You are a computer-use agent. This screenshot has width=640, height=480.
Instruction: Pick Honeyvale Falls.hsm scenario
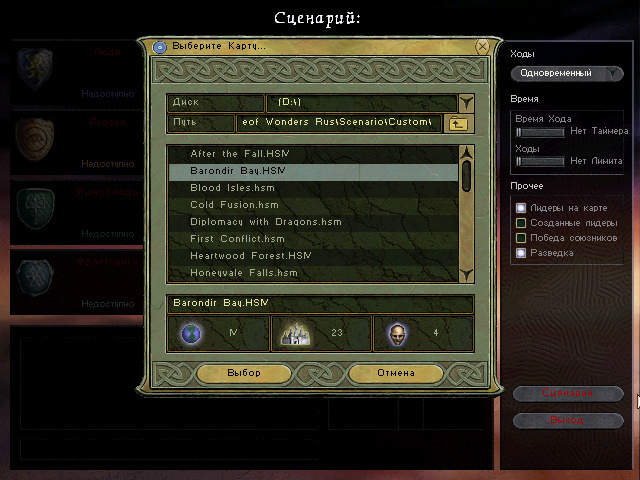tap(244, 273)
